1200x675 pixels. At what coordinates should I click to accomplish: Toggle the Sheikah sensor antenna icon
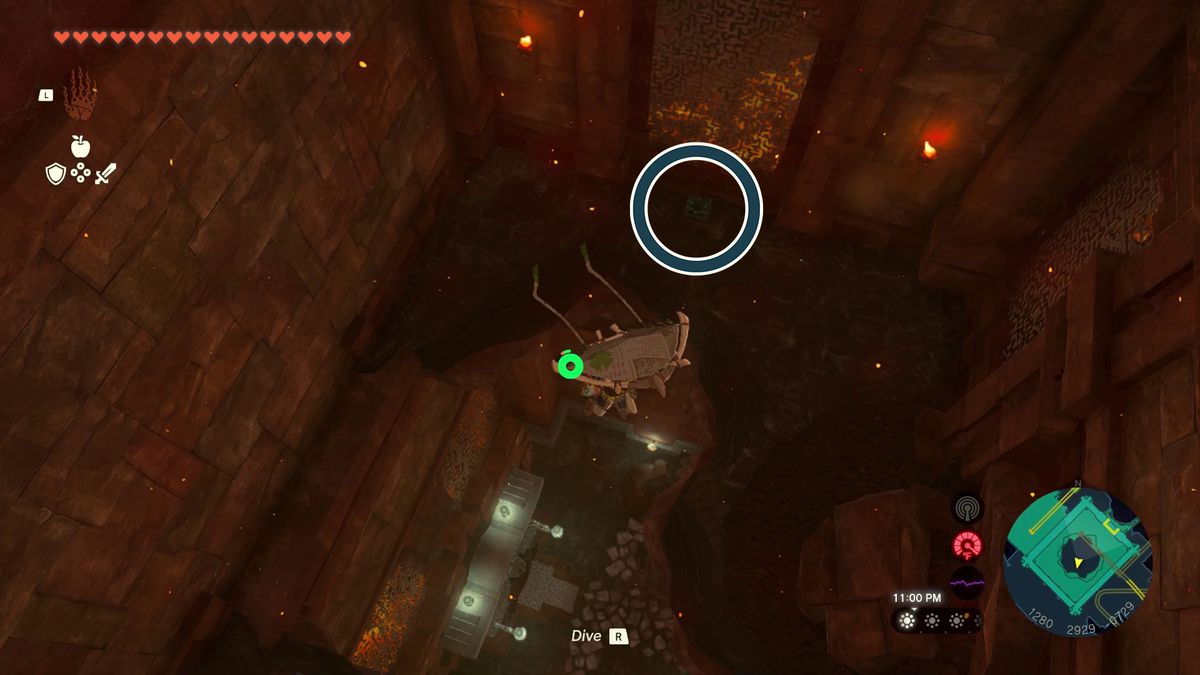tap(967, 508)
